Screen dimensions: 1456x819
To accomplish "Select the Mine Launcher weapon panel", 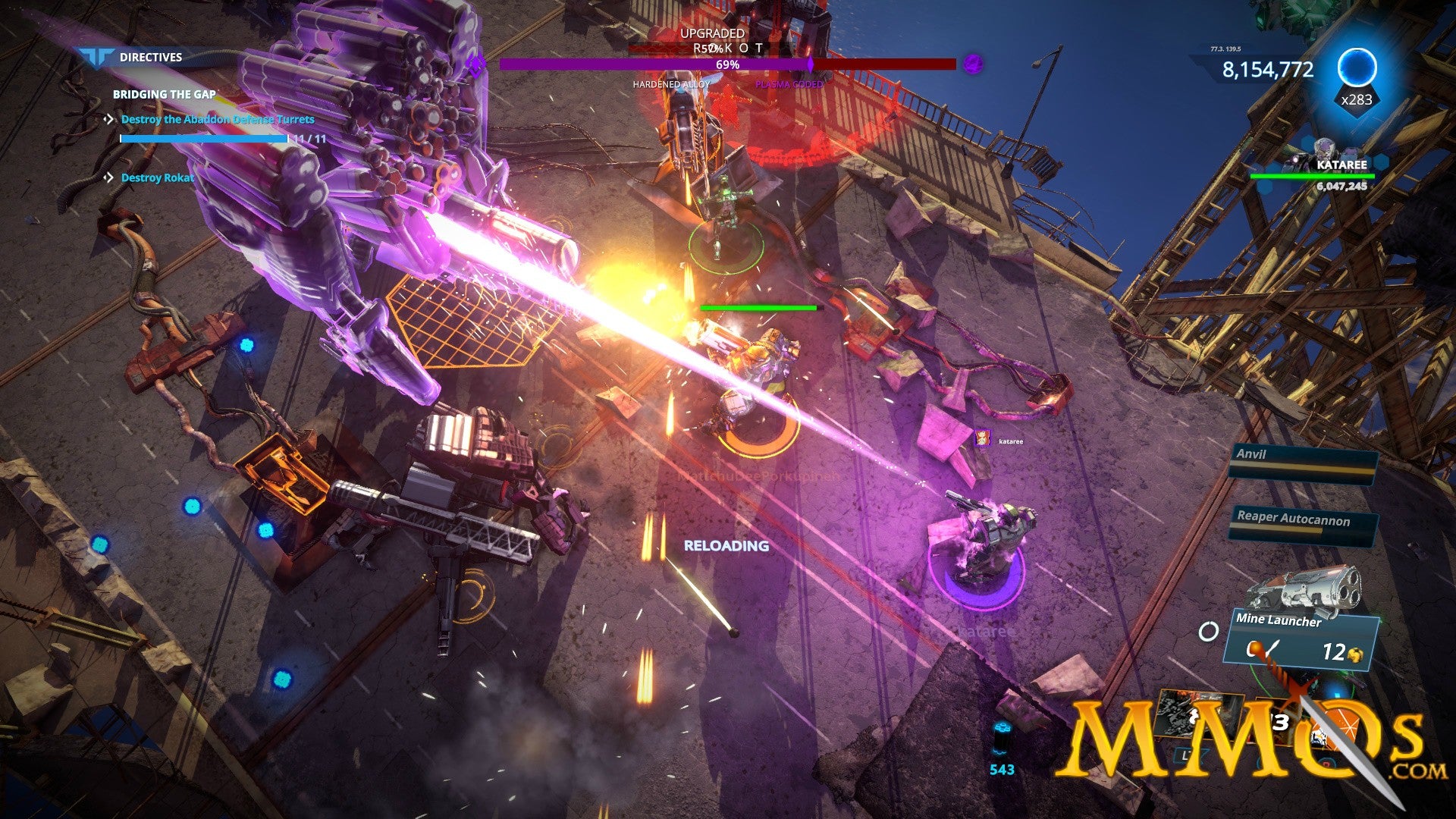I will (x=1300, y=639).
